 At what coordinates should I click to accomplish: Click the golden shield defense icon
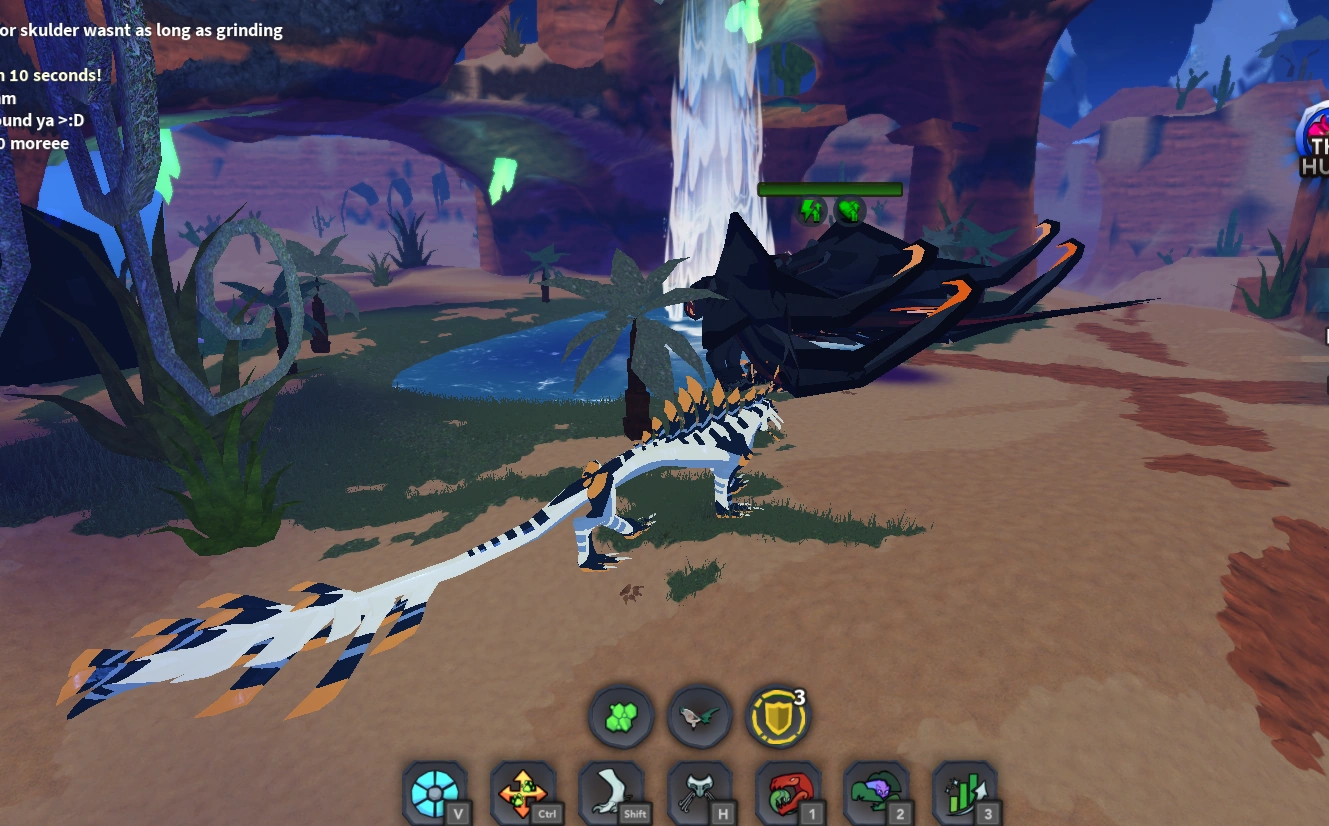click(777, 715)
